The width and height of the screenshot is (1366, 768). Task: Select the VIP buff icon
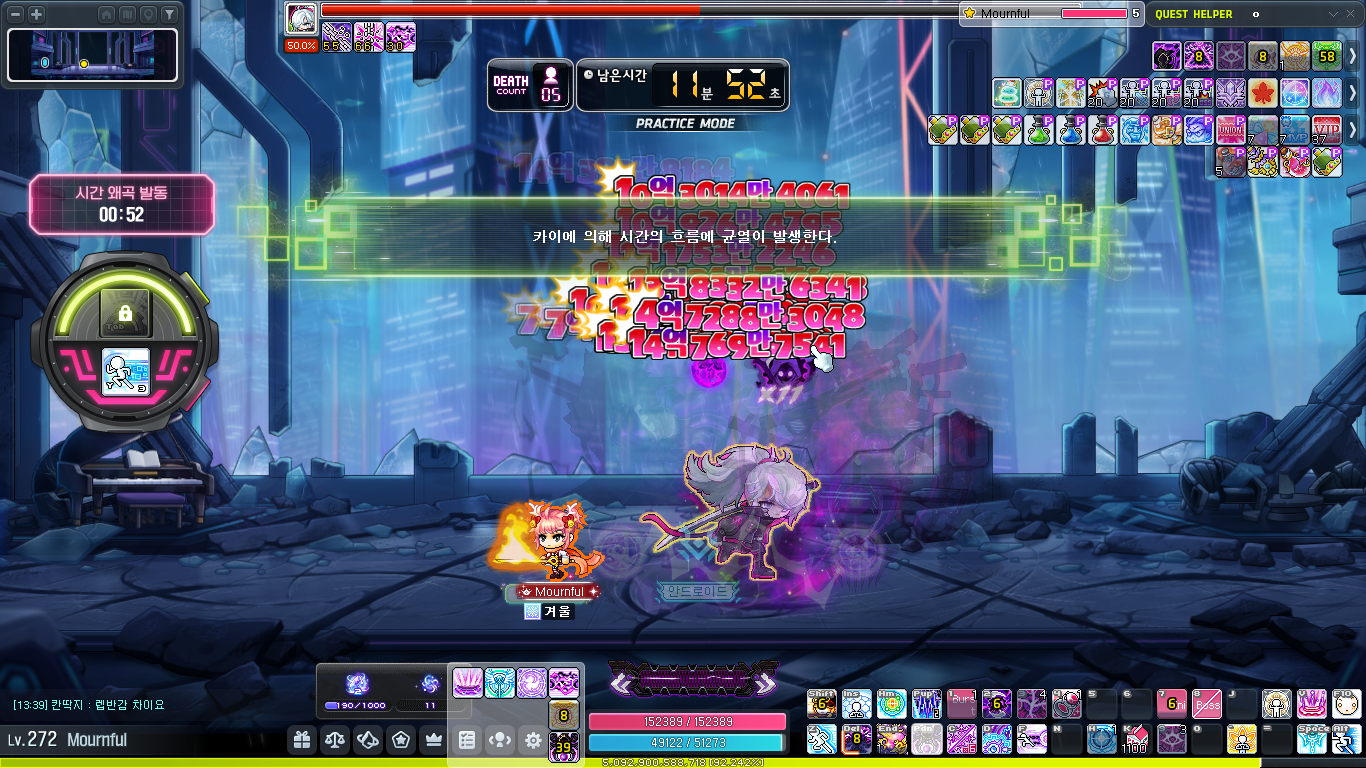pos(1326,130)
